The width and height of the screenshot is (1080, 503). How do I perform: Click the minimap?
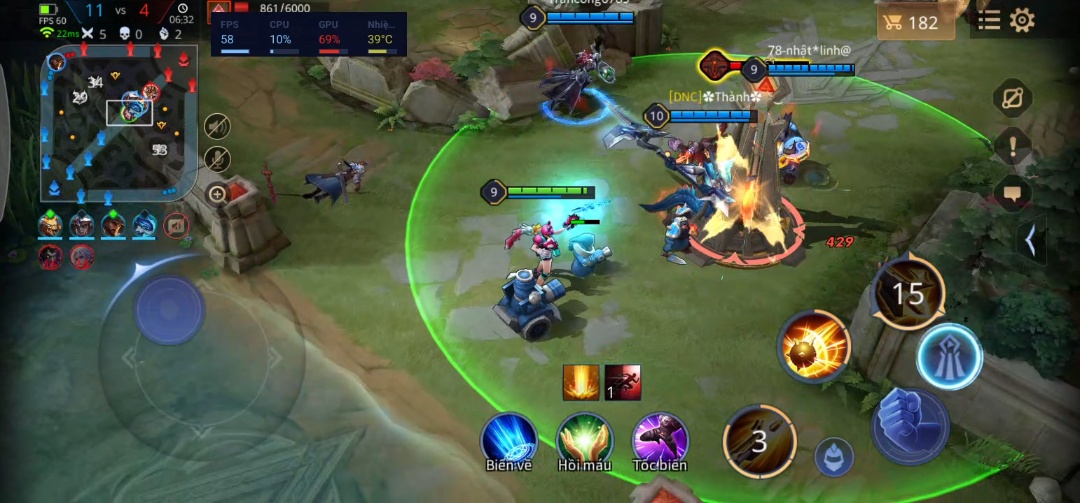click(118, 123)
